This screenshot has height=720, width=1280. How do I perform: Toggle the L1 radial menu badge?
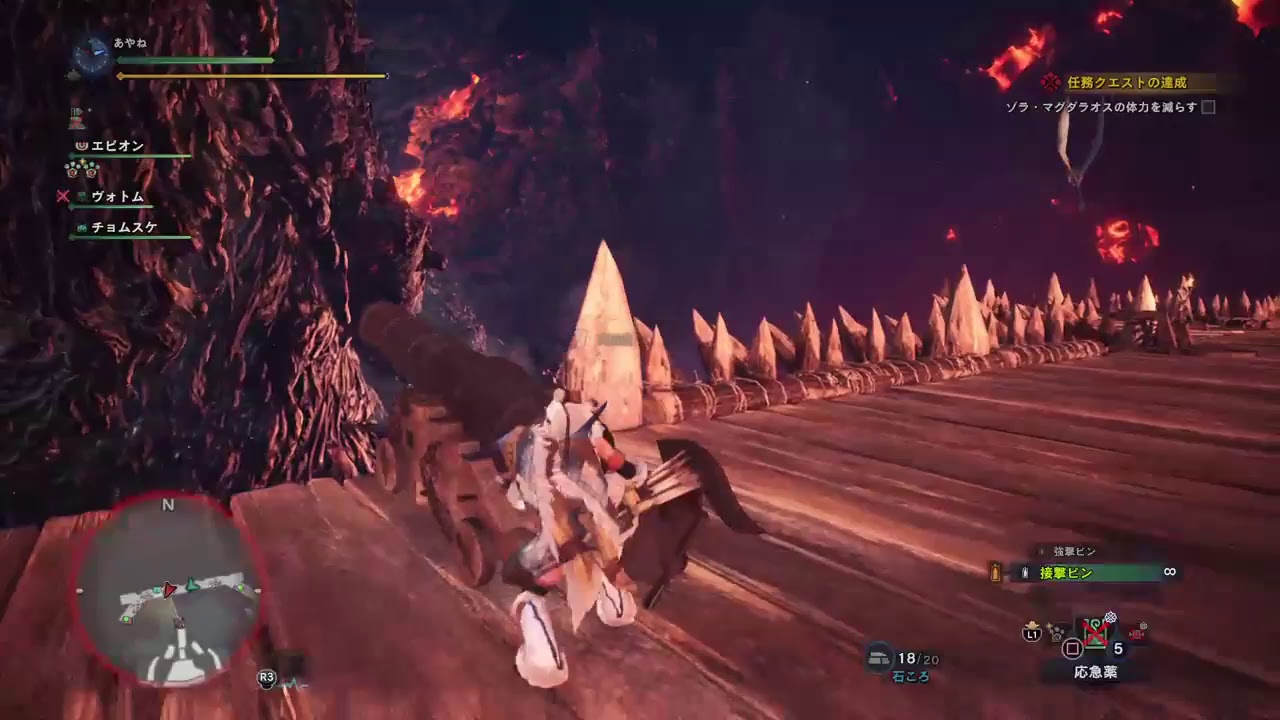pyautogui.click(x=1031, y=633)
